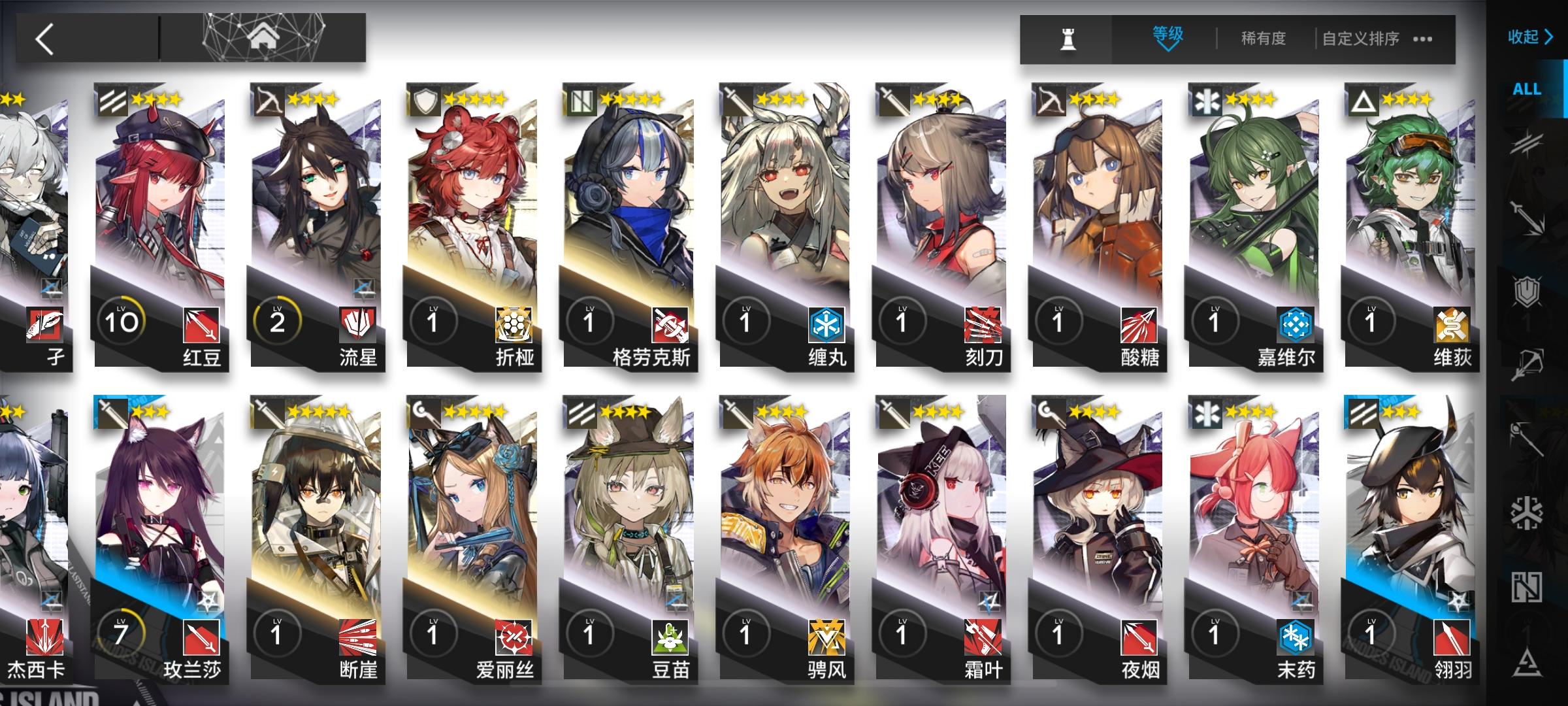Click the home navigation button
1568x706 pixels.
coord(264,35)
